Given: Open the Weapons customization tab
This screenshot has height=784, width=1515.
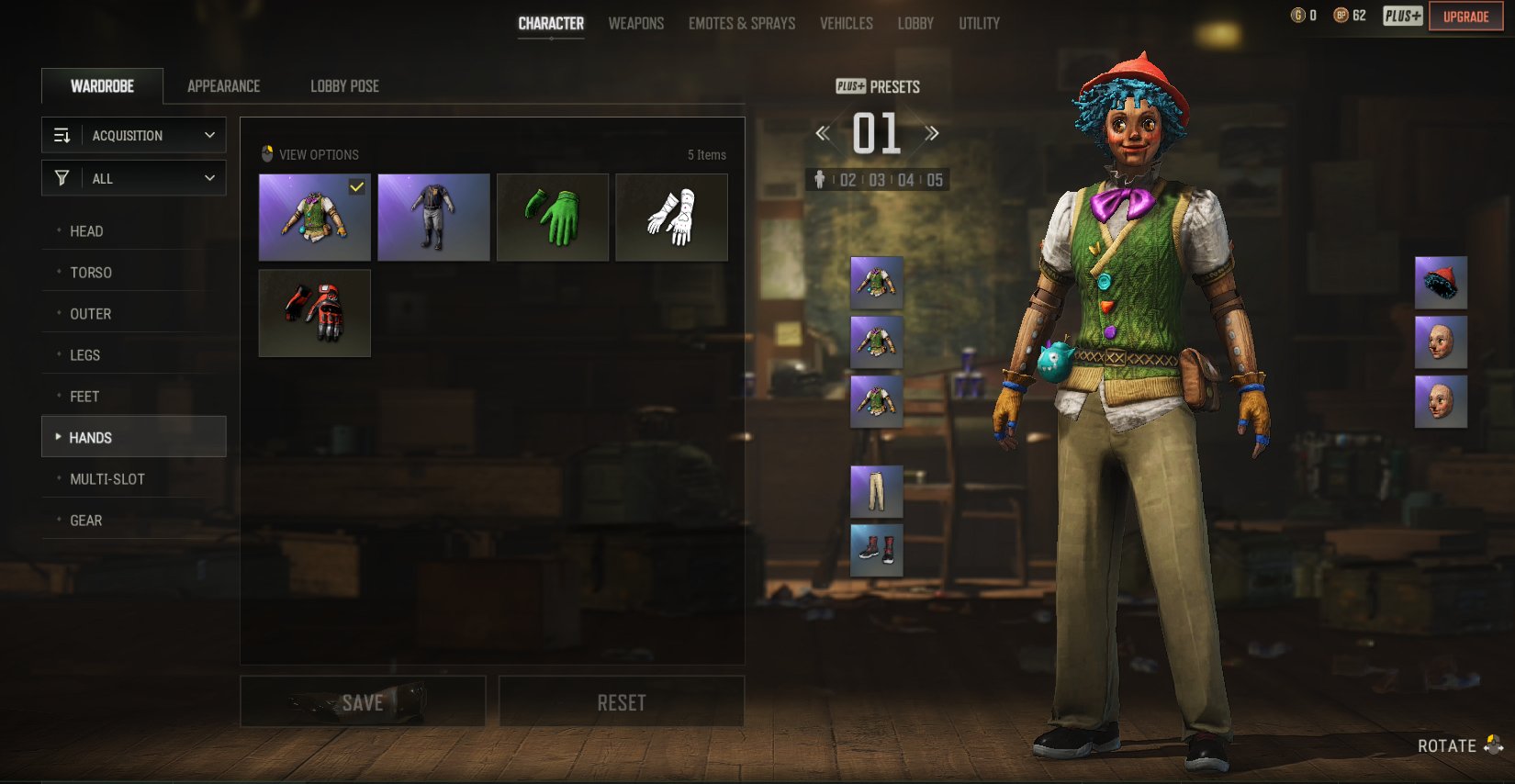Looking at the screenshot, I should (635, 24).
